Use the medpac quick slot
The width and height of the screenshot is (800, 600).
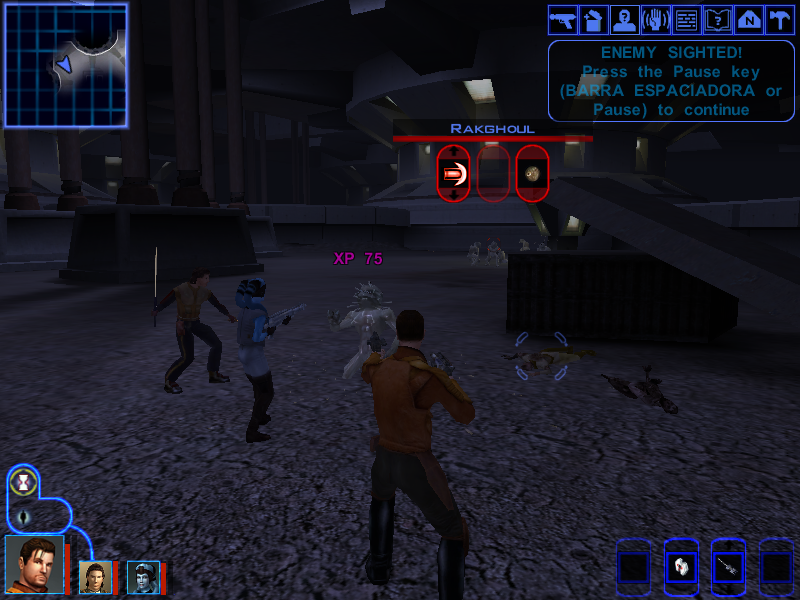point(681,568)
